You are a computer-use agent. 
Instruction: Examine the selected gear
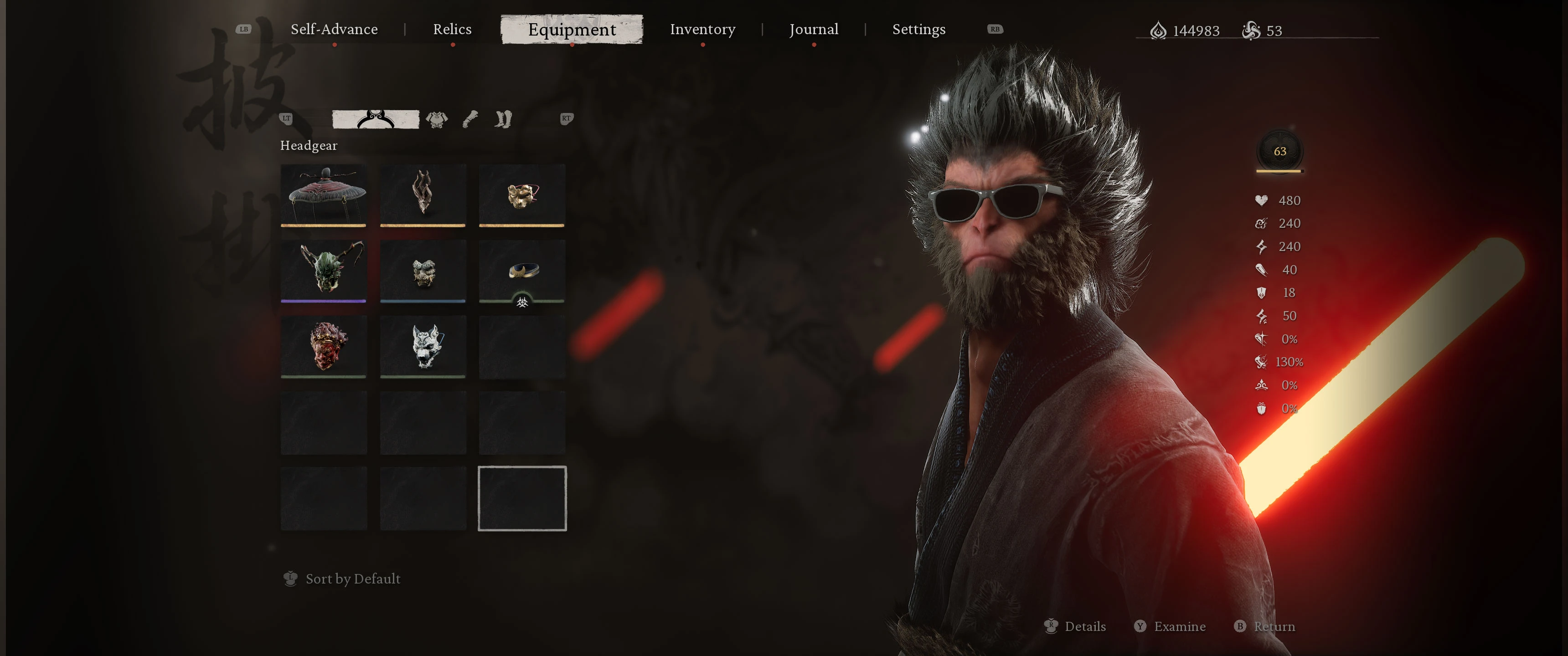click(x=1171, y=626)
